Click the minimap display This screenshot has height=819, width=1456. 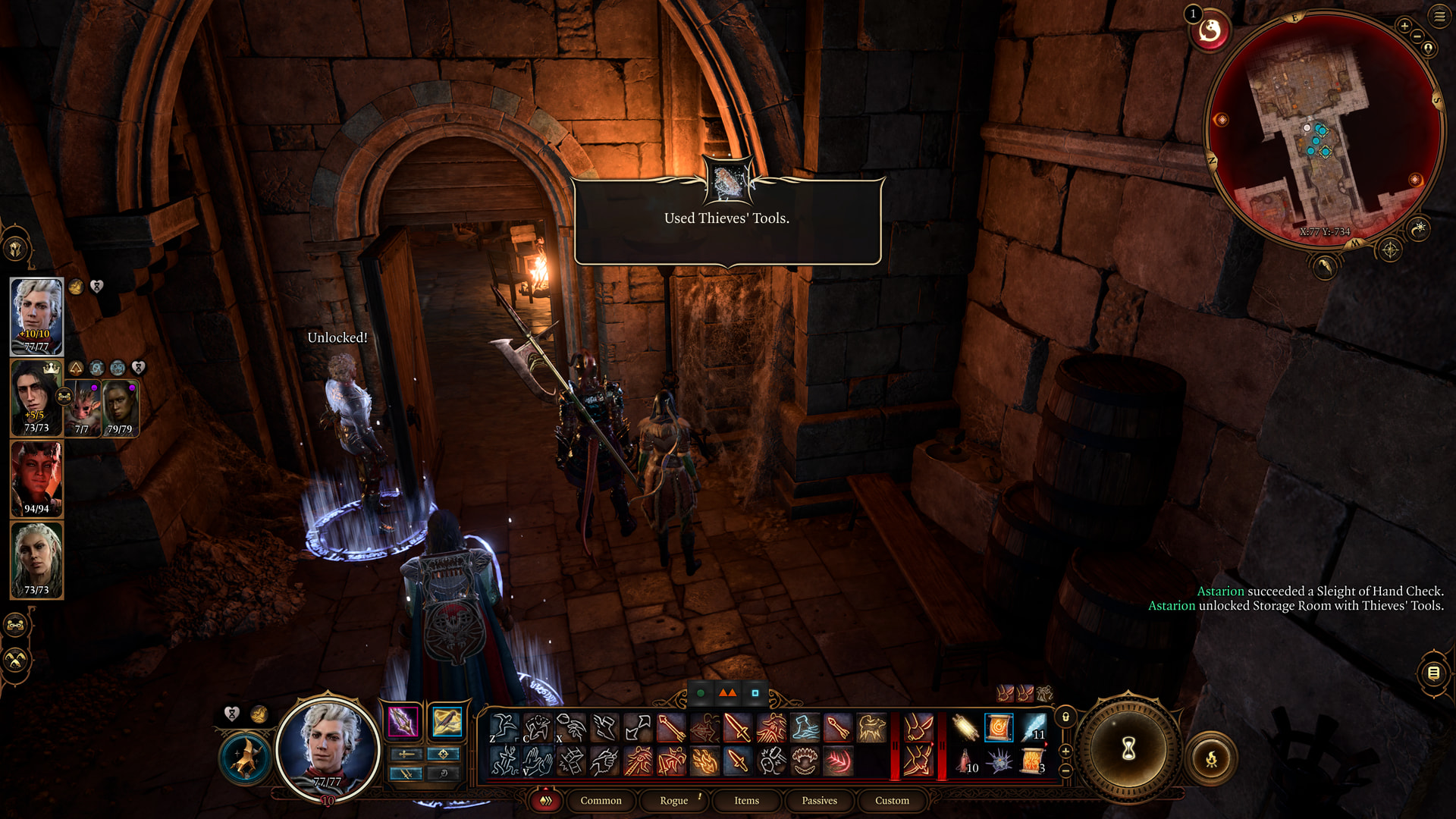coord(1323,129)
